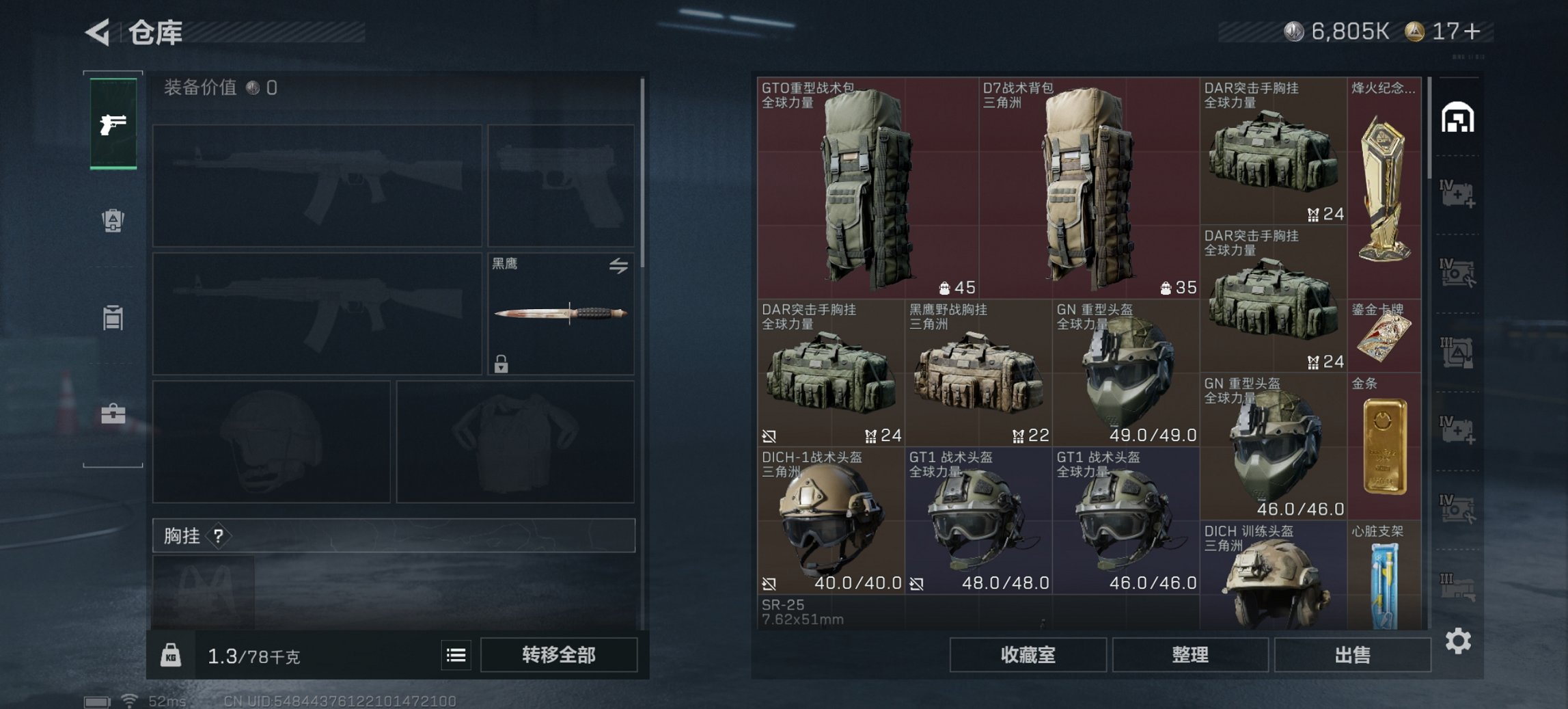This screenshot has width=1568, height=709.
Task: Click the back arrow beside 仓库 title
Action: (96, 31)
